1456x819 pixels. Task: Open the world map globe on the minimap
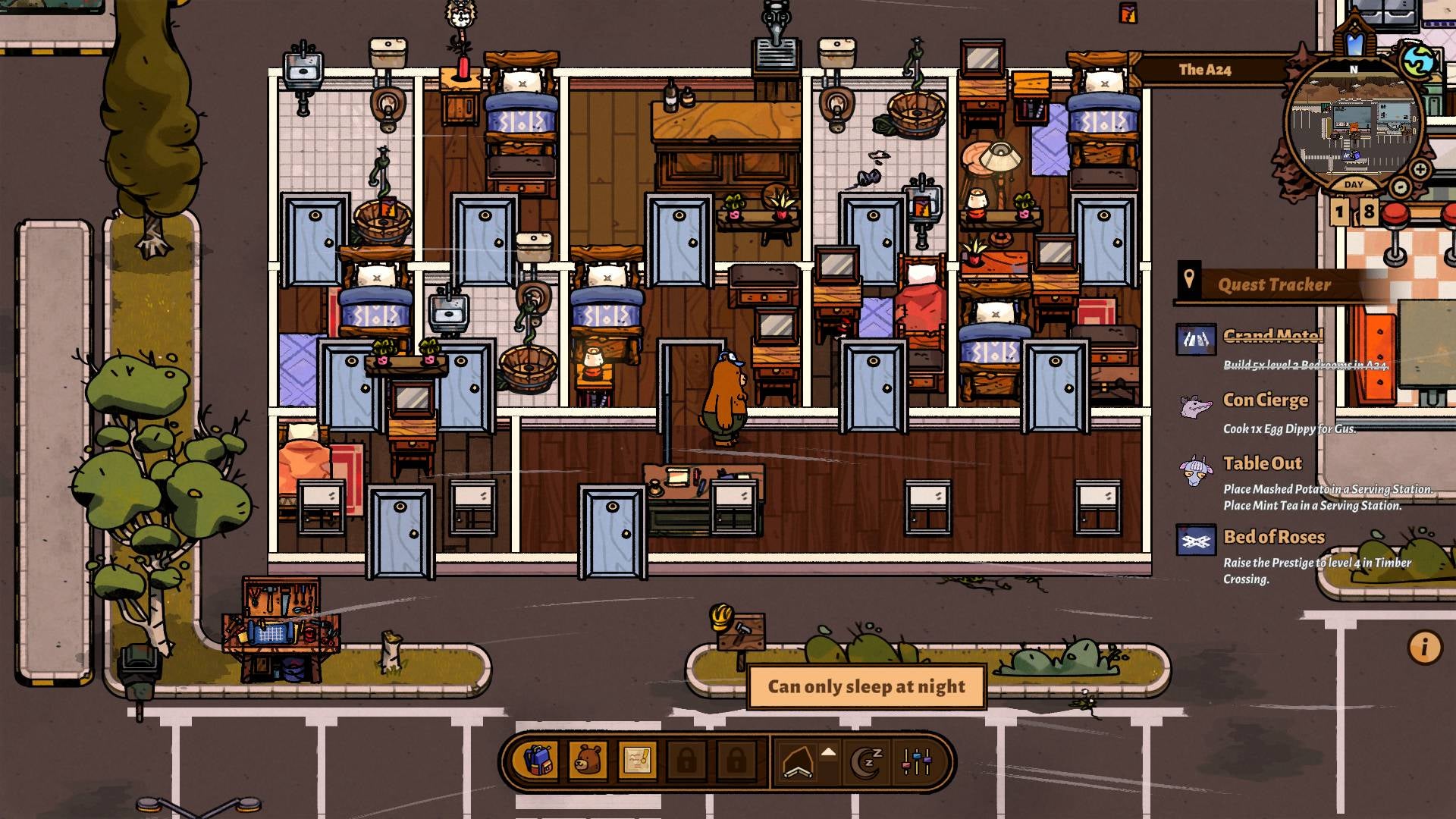1417,61
